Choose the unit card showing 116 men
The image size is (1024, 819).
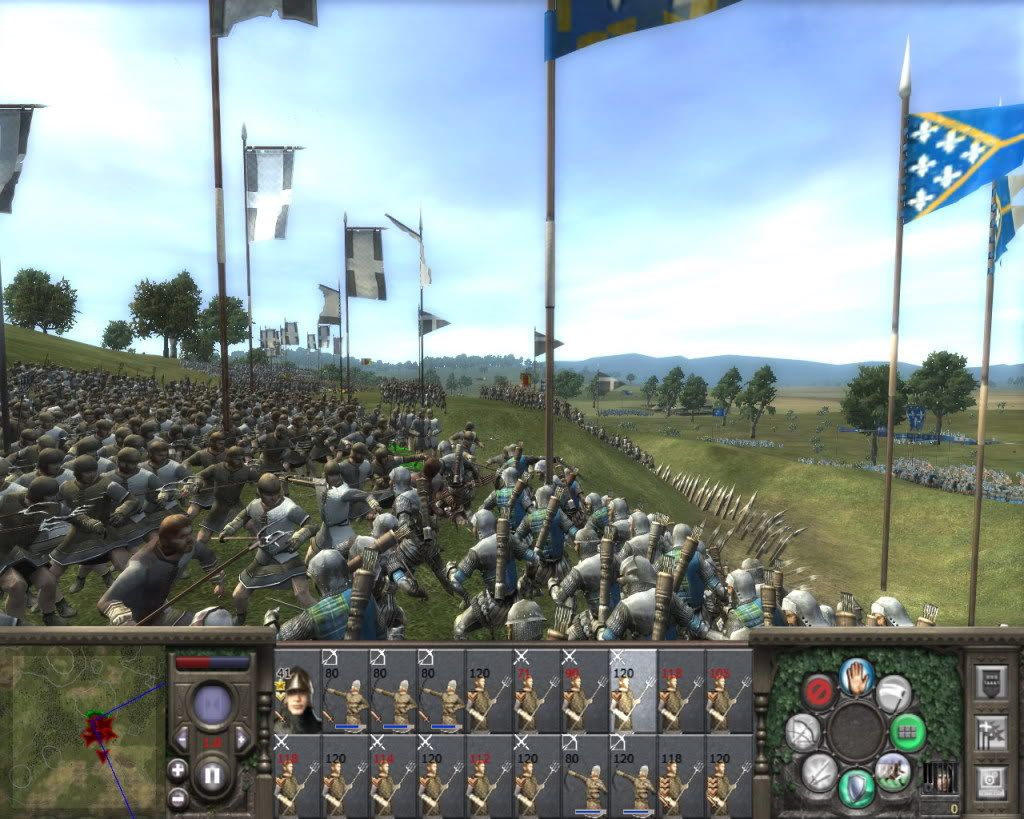point(393,775)
